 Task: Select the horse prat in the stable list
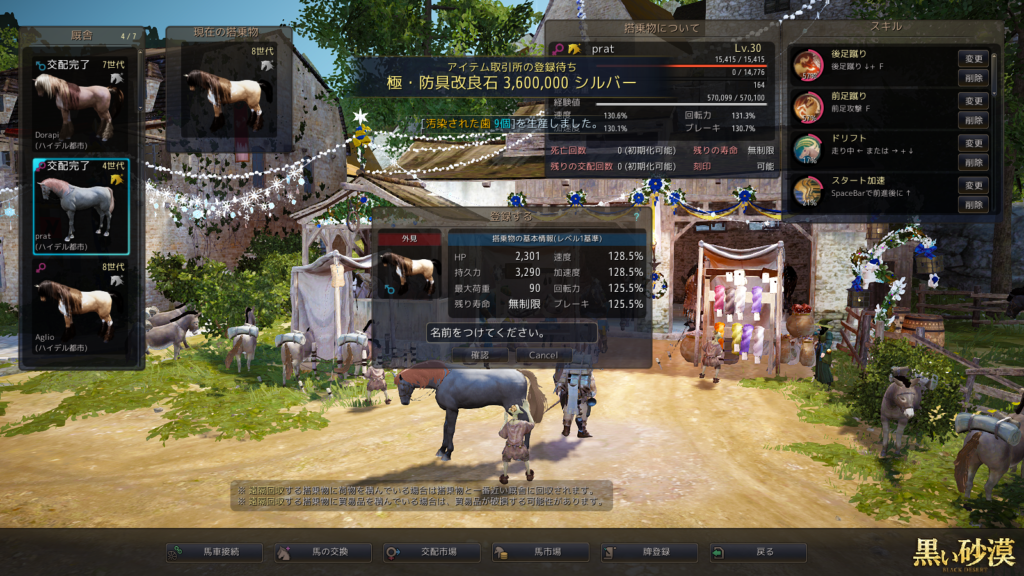click(81, 206)
